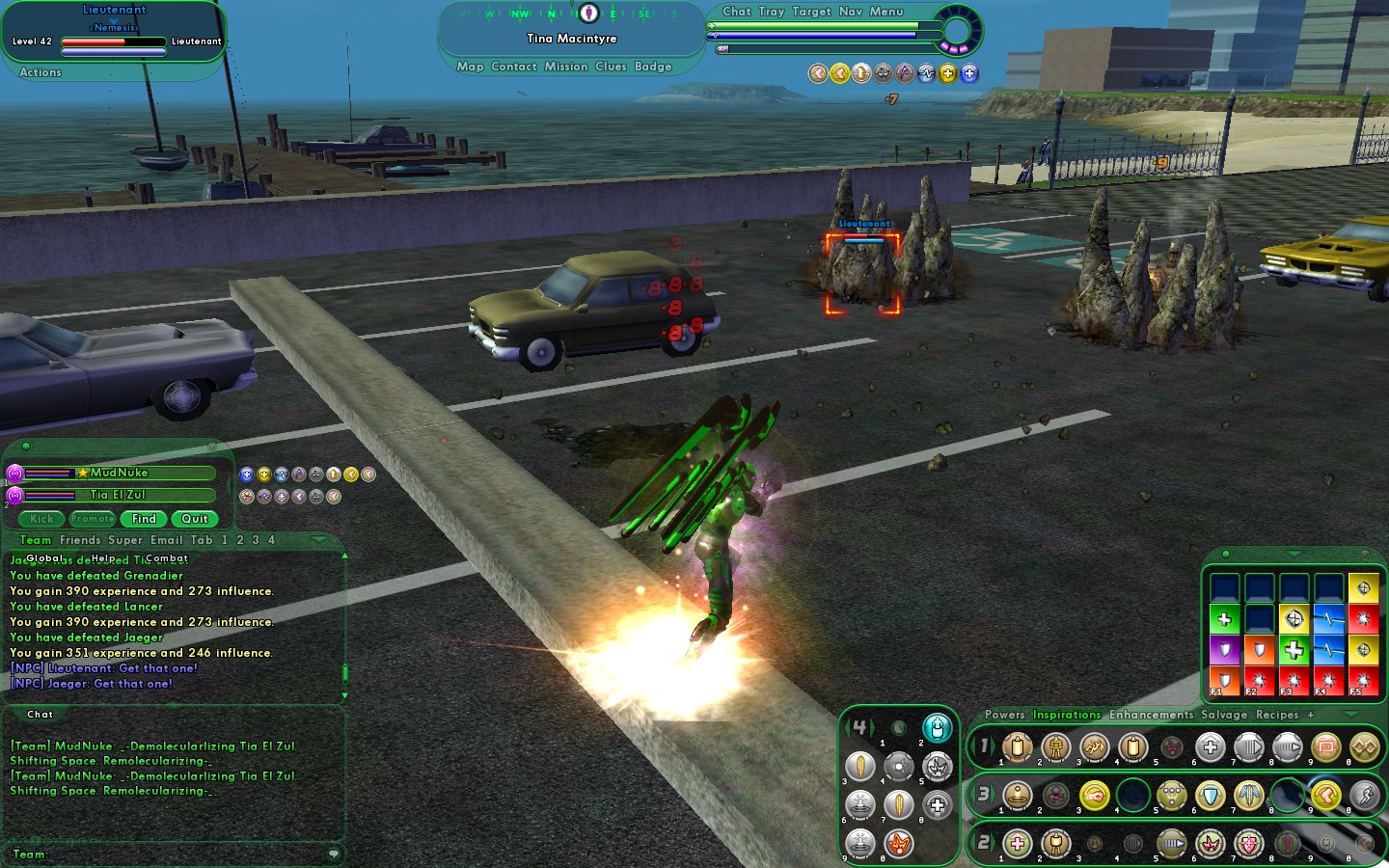Open the Map window
Image resolution: width=1389 pixels, height=868 pixels.
pyautogui.click(x=470, y=67)
